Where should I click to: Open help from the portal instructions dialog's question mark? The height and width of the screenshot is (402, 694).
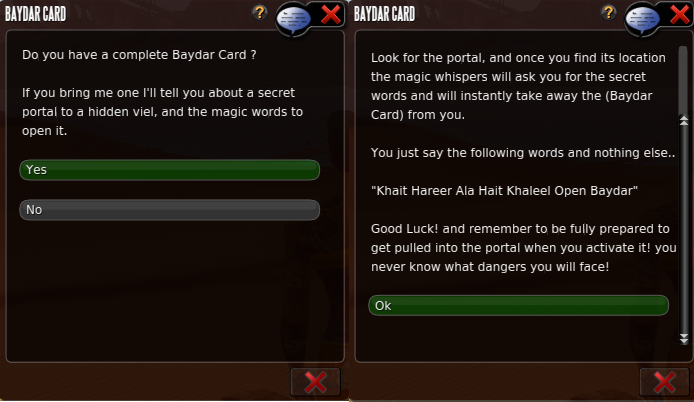[x=608, y=13]
